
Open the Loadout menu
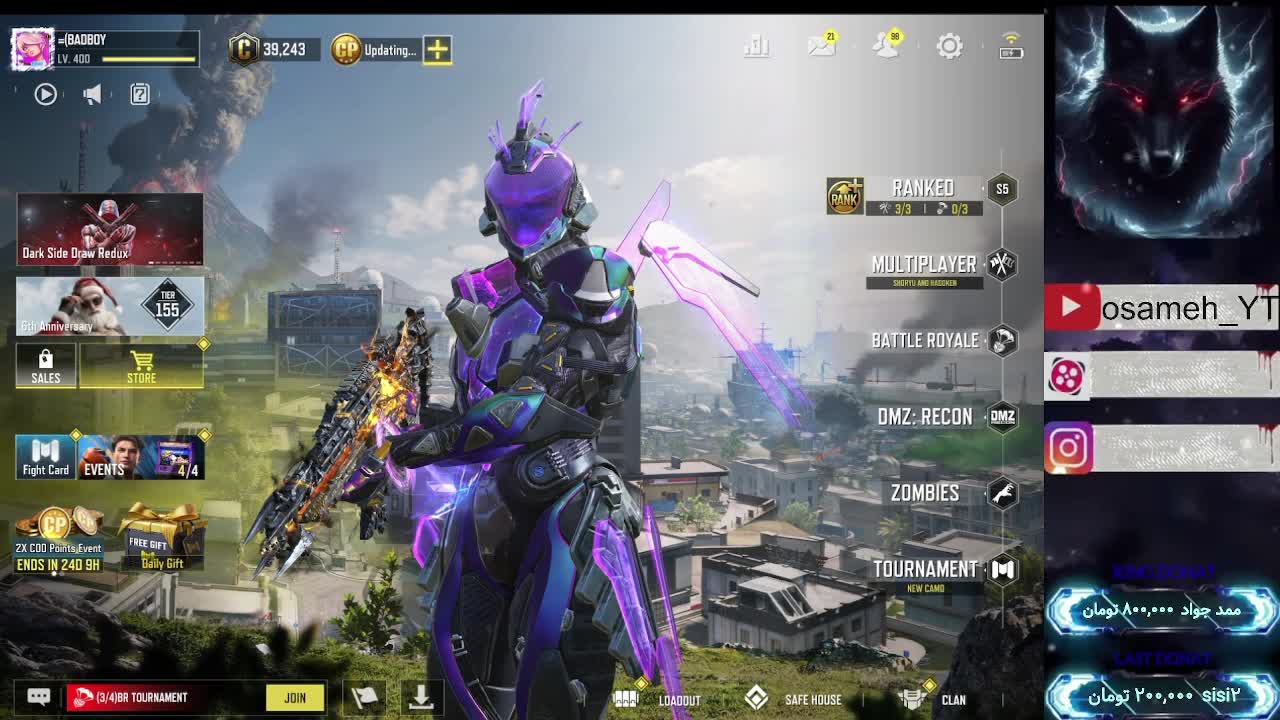(658, 699)
